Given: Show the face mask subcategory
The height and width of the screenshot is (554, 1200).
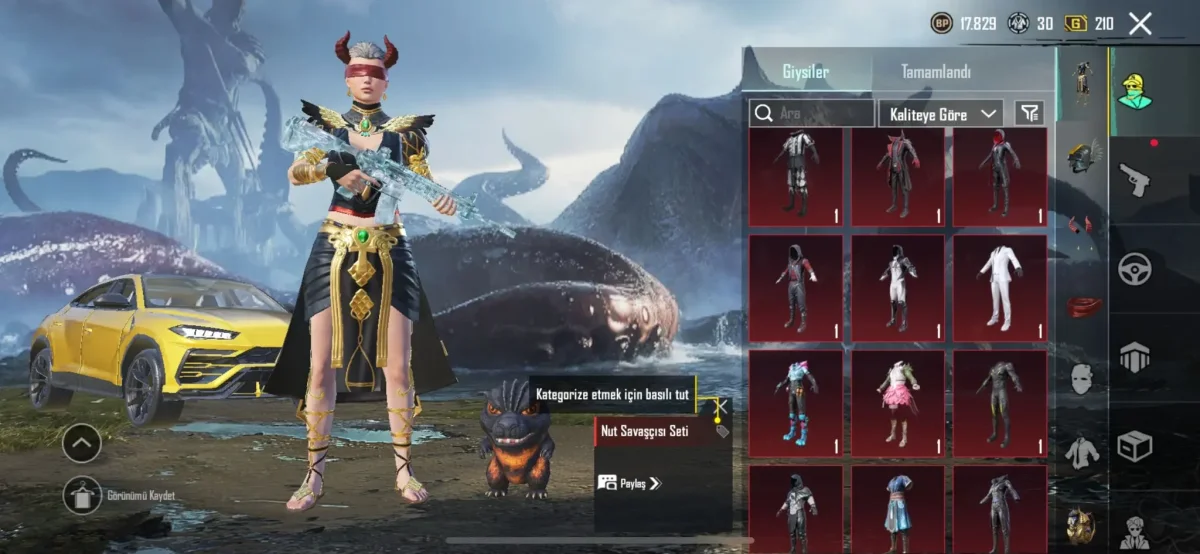Looking at the screenshot, I should [1082, 379].
